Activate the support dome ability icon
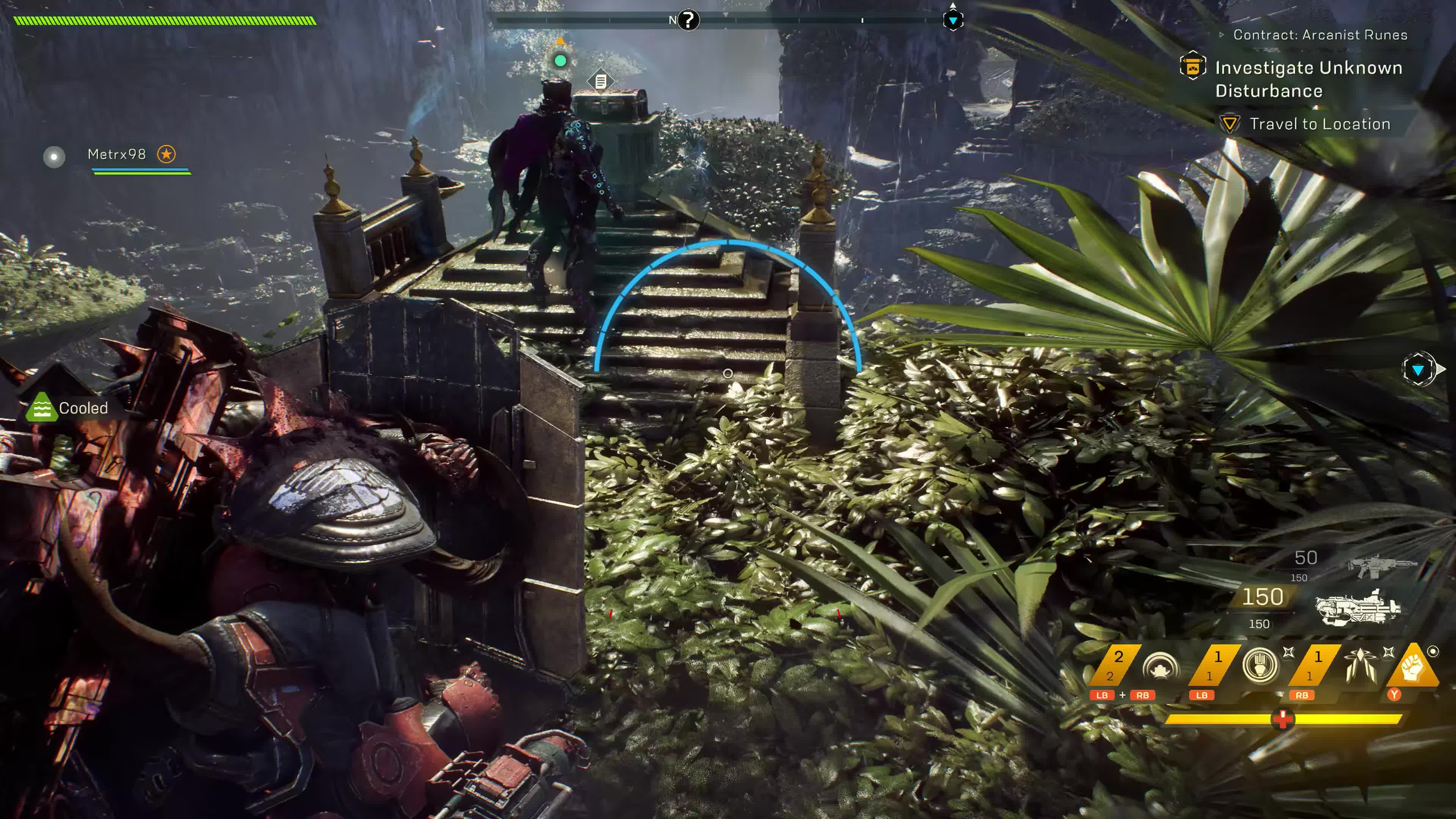The width and height of the screenshot is (1456, 819). click(x=1160, y=667)
